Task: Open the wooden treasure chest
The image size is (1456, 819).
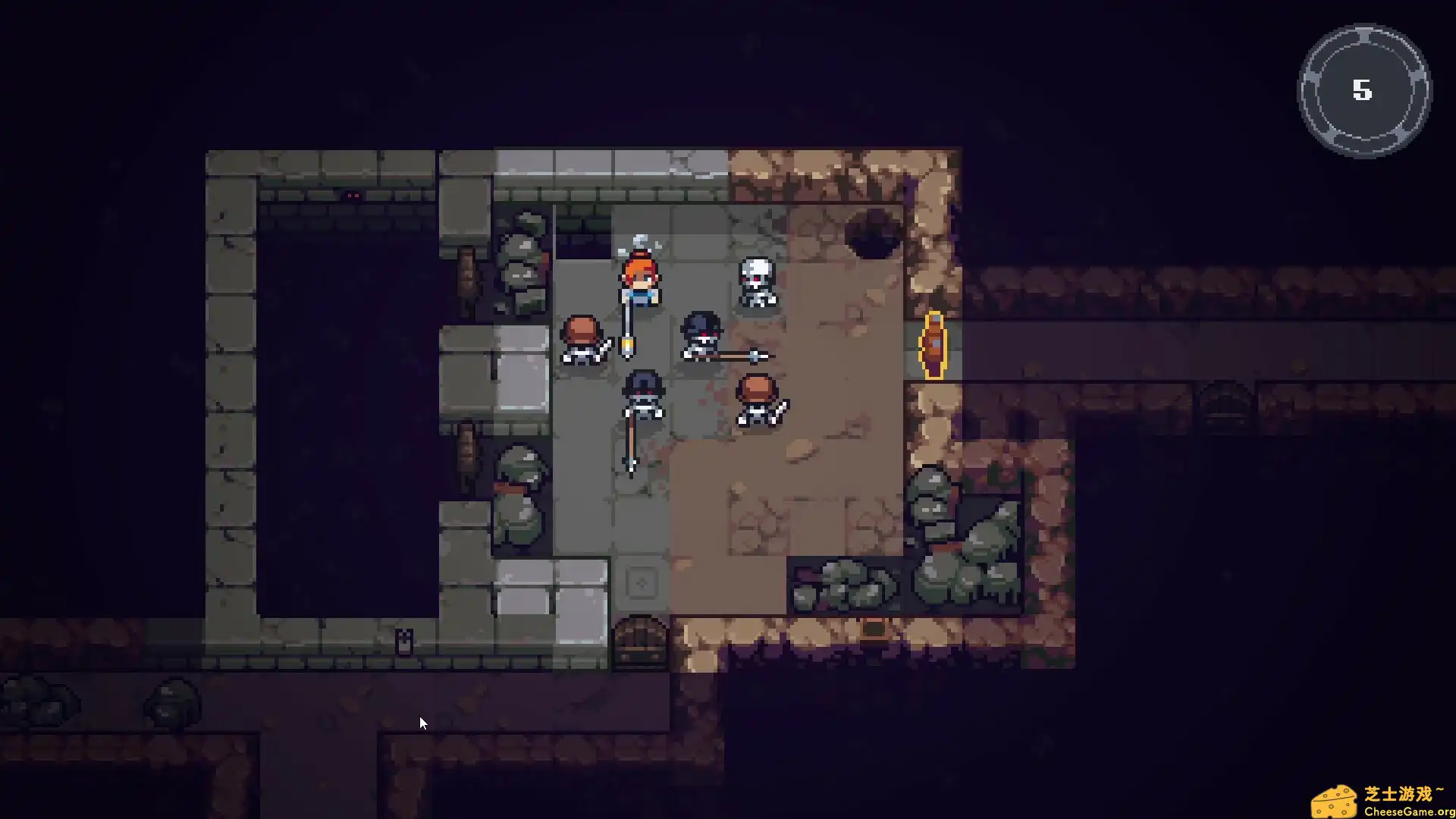Action: (x=639, y=639)
